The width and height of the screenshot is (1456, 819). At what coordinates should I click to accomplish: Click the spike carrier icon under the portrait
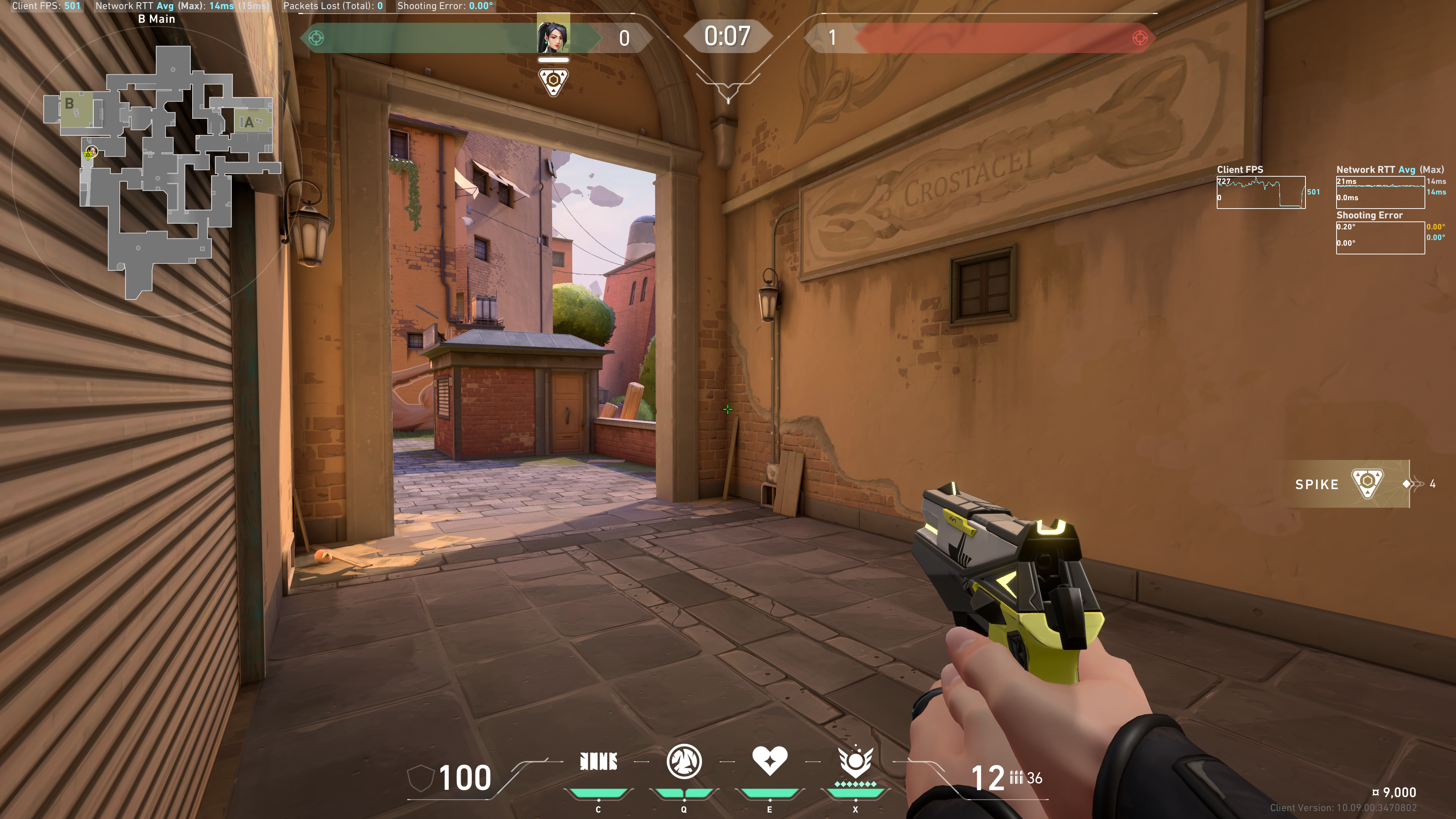coord(553,82)
